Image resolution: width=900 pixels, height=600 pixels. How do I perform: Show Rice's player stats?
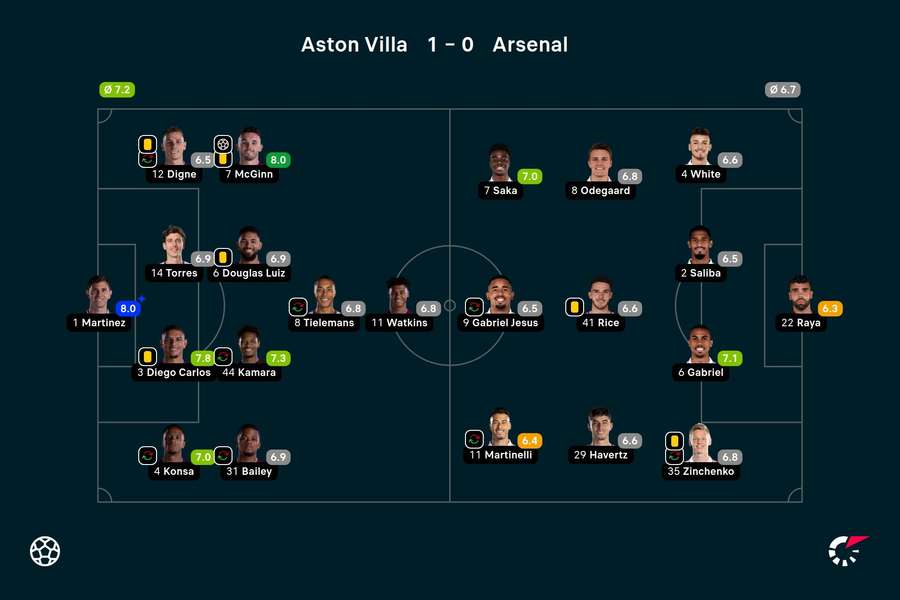[x=600, y=296]
